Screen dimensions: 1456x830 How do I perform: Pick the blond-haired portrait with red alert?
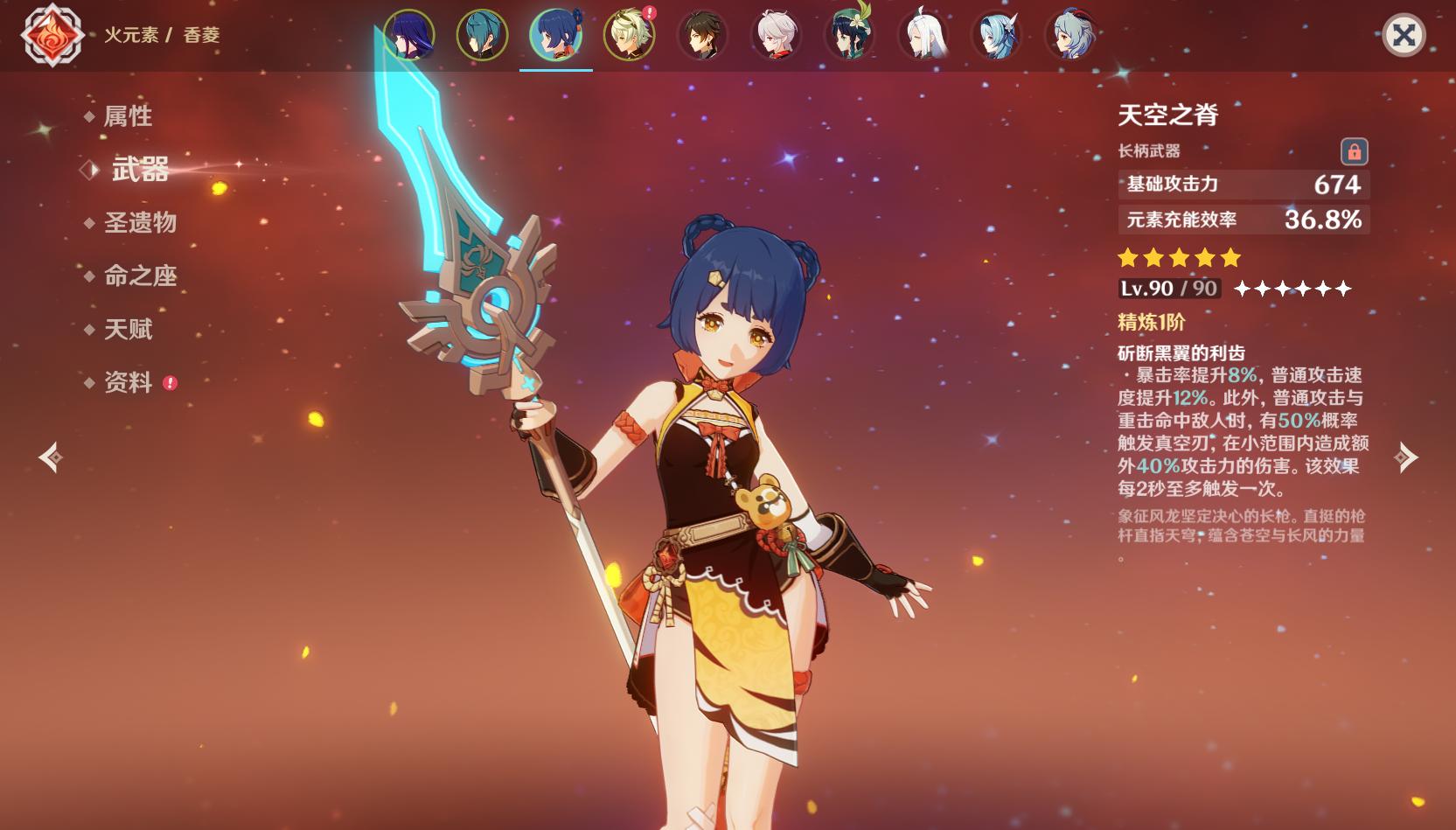pyautogui.click(x=630, y=35)
